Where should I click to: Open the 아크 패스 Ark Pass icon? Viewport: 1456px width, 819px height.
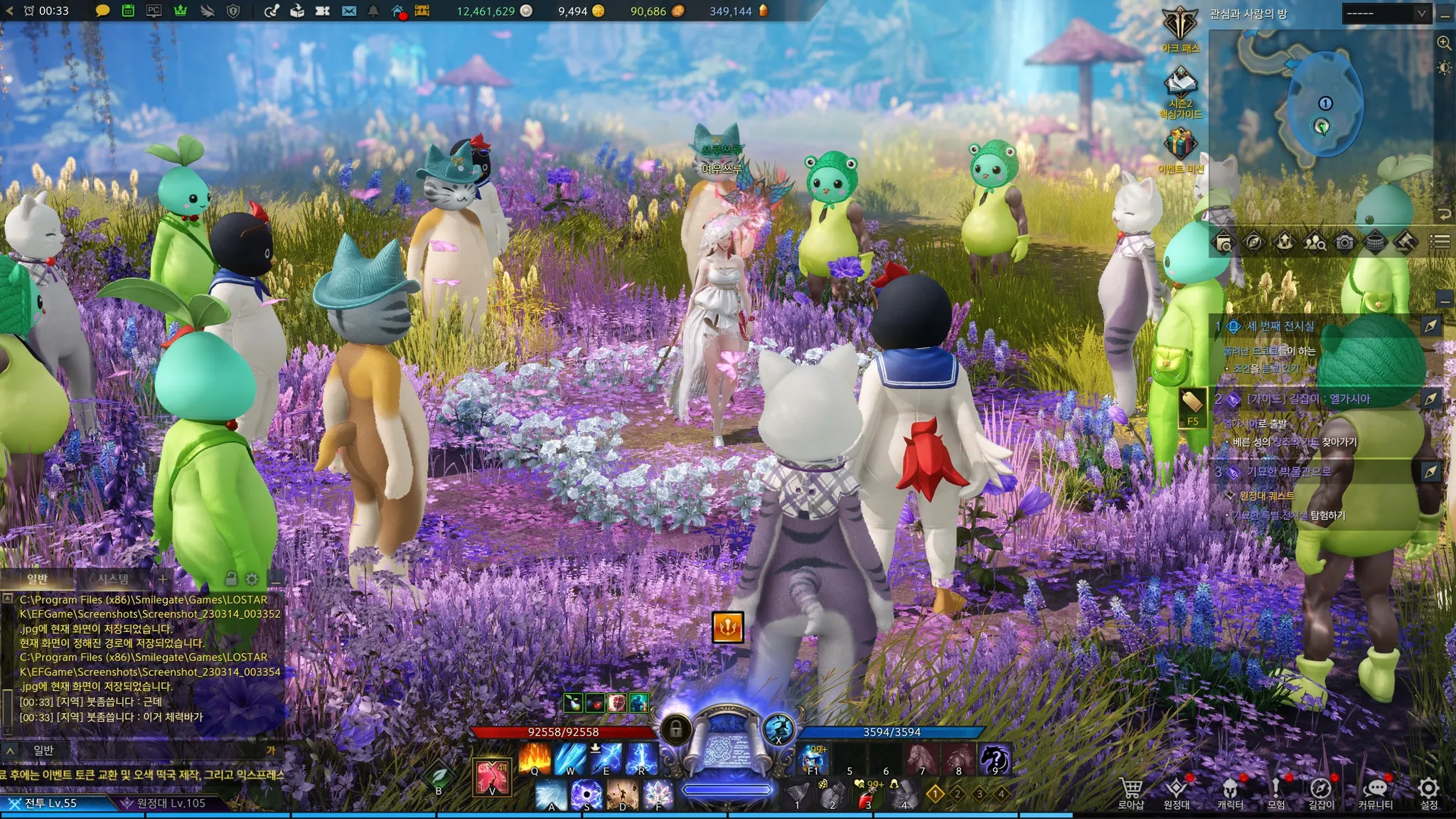tap(1180, 24)
